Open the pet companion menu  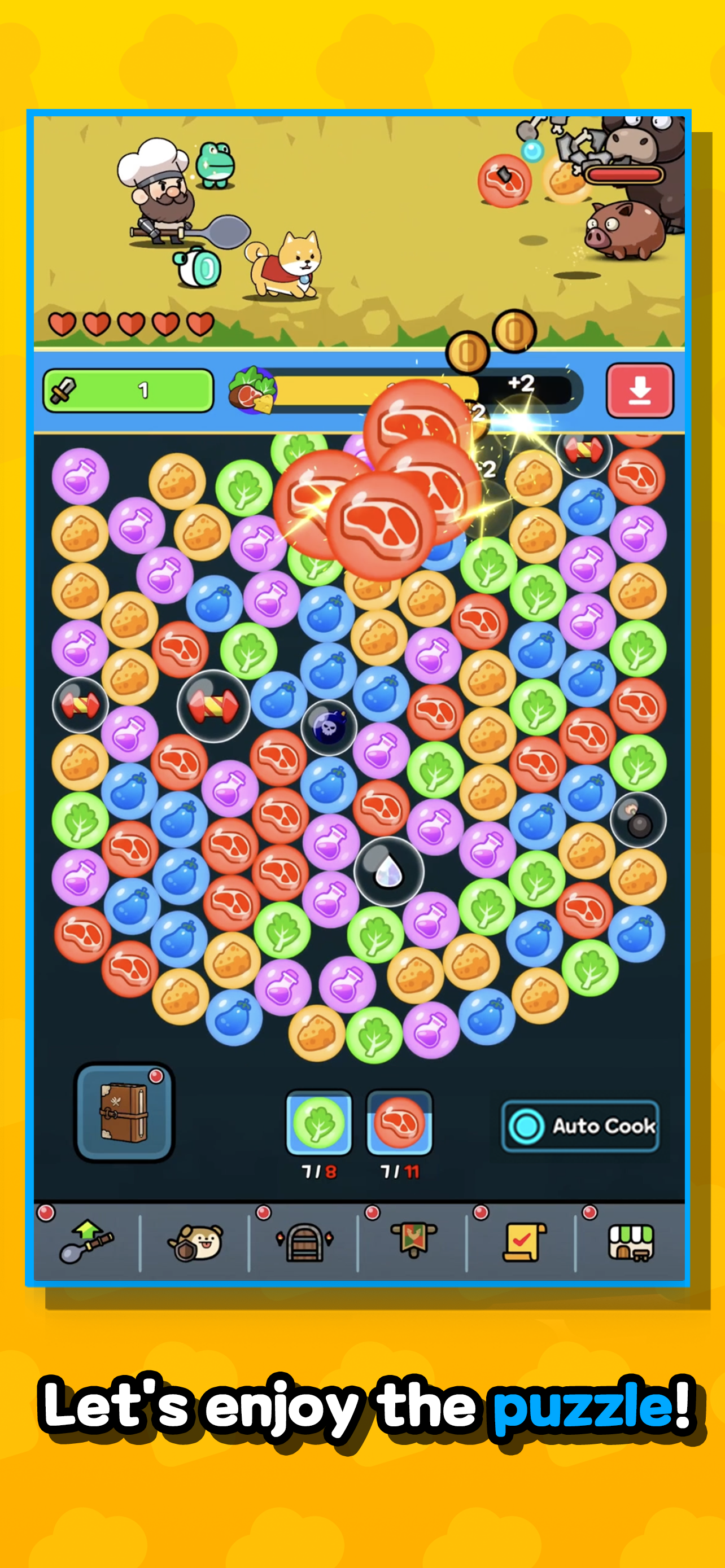coord(195,1242)
